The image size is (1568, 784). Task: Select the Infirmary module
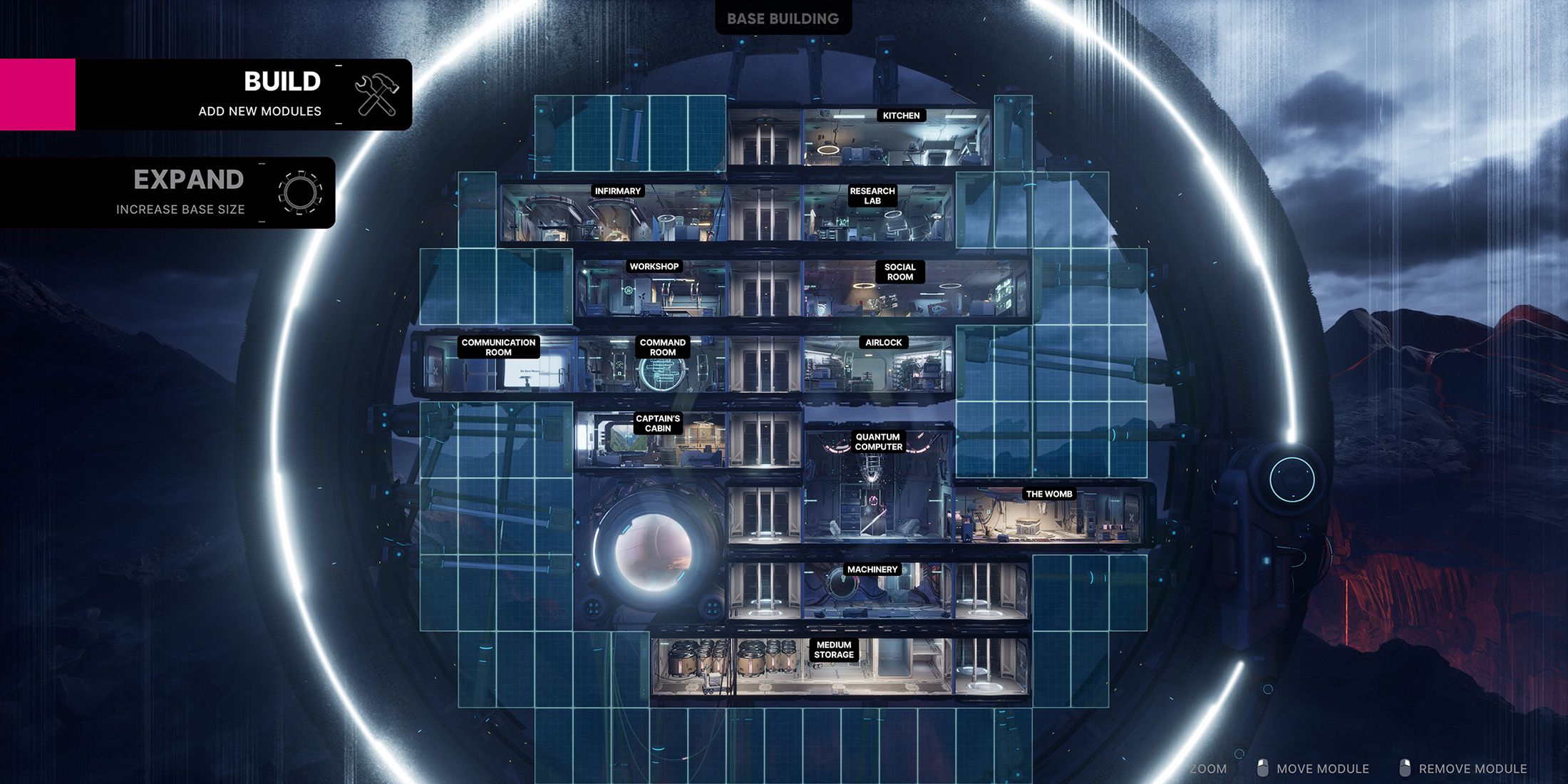[x=618, y=191]
